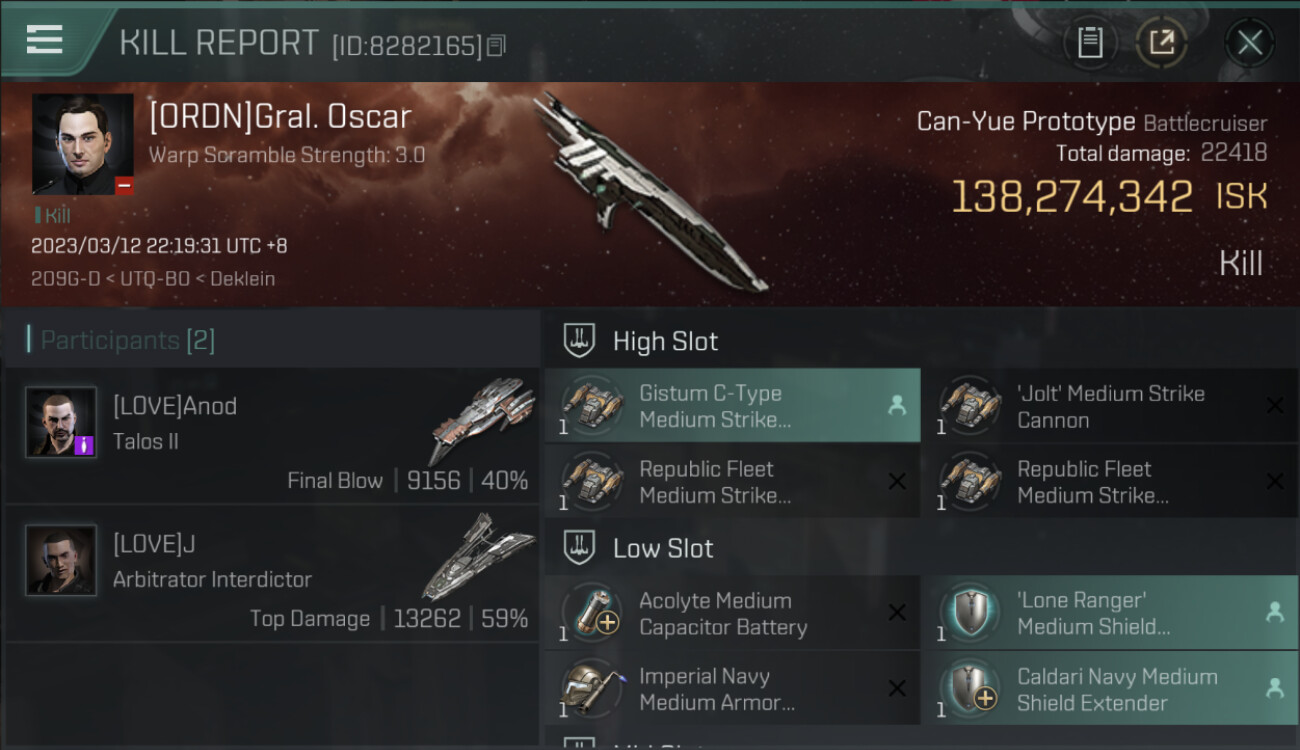This screenshot has width=1300, height=750.
Task: Close the Kill Report window
Action: pos(1249,43)
